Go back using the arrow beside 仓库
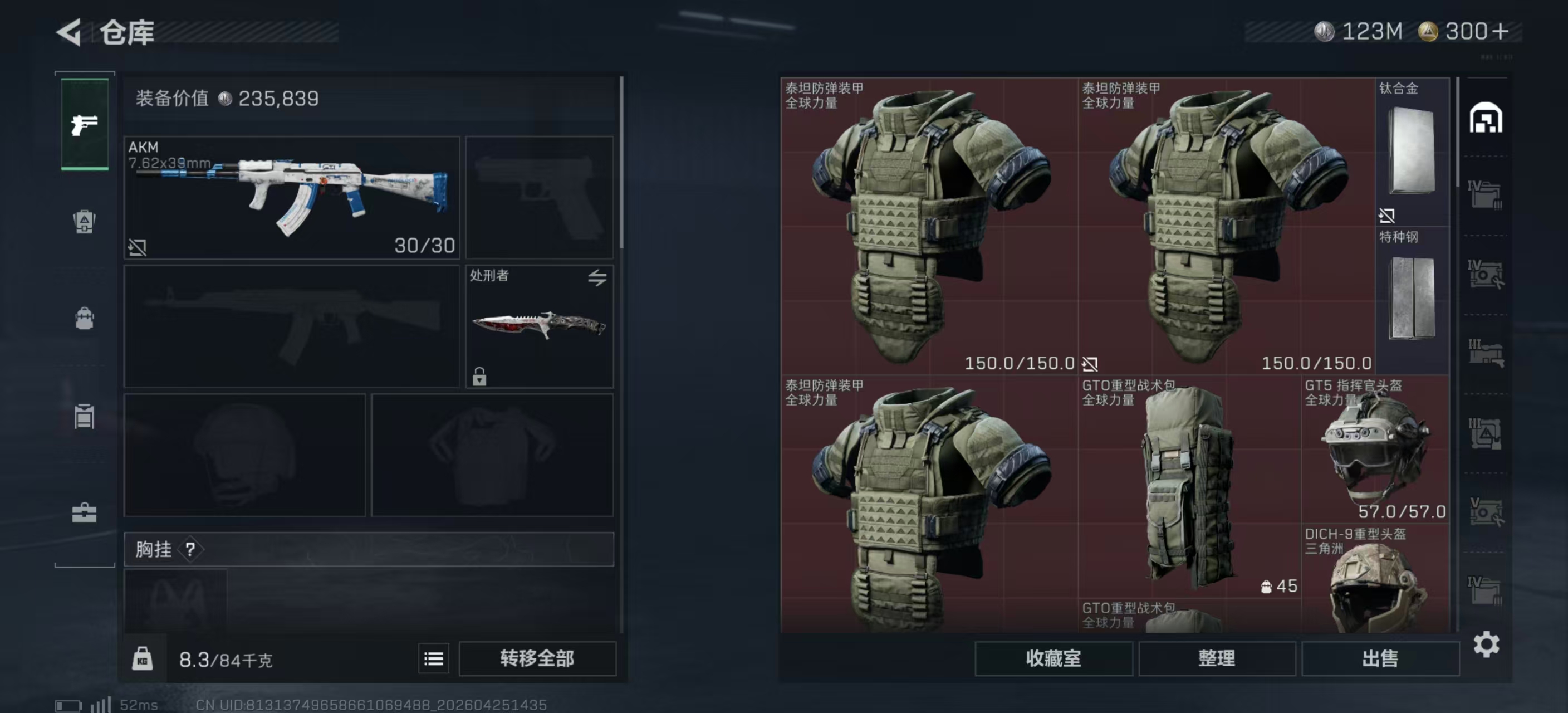This screenshot has width=1568, height=713. pyautogui.click(x=69, y=32)
